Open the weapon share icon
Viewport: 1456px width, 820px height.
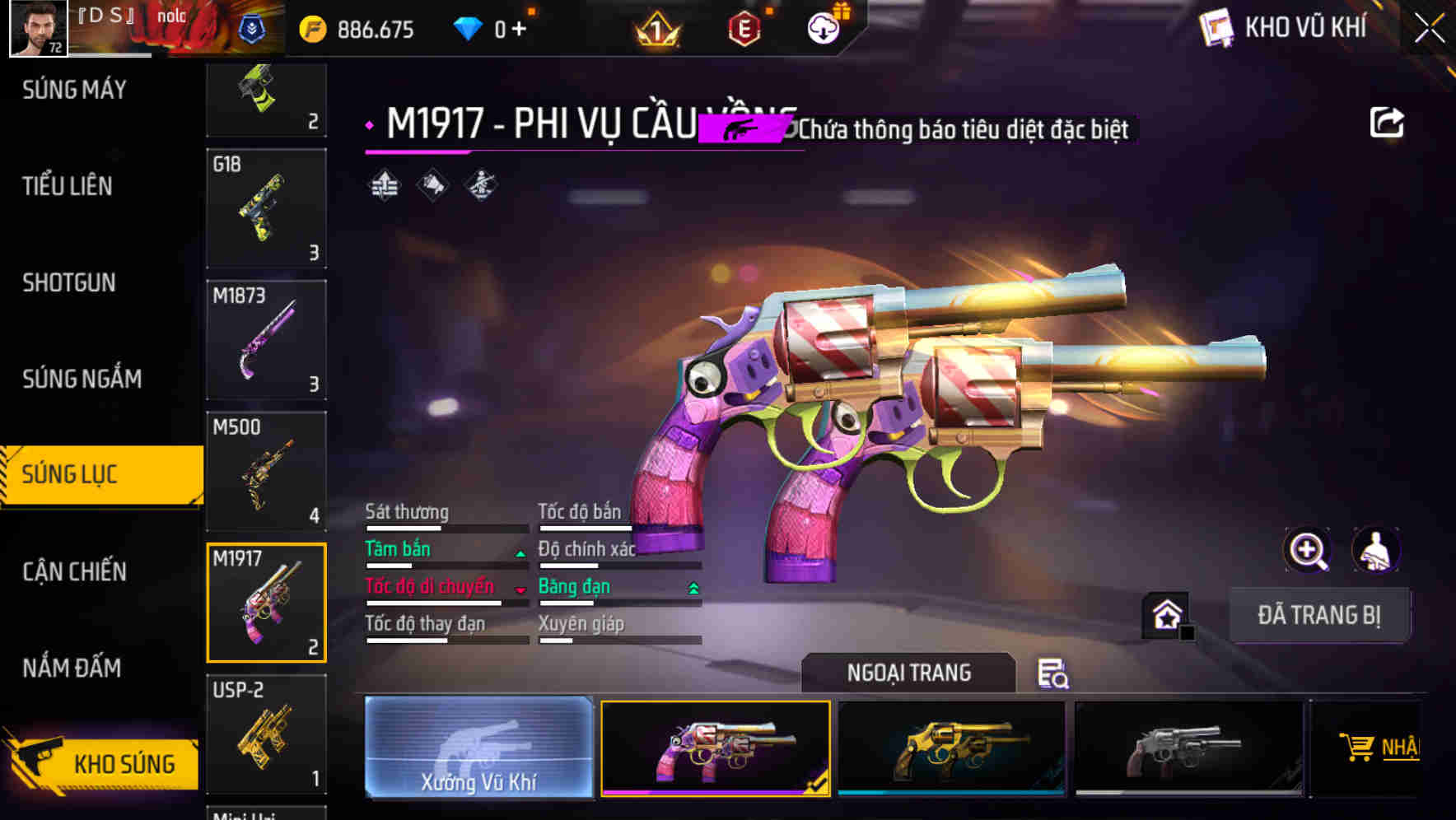click(x=1388, y=121)
